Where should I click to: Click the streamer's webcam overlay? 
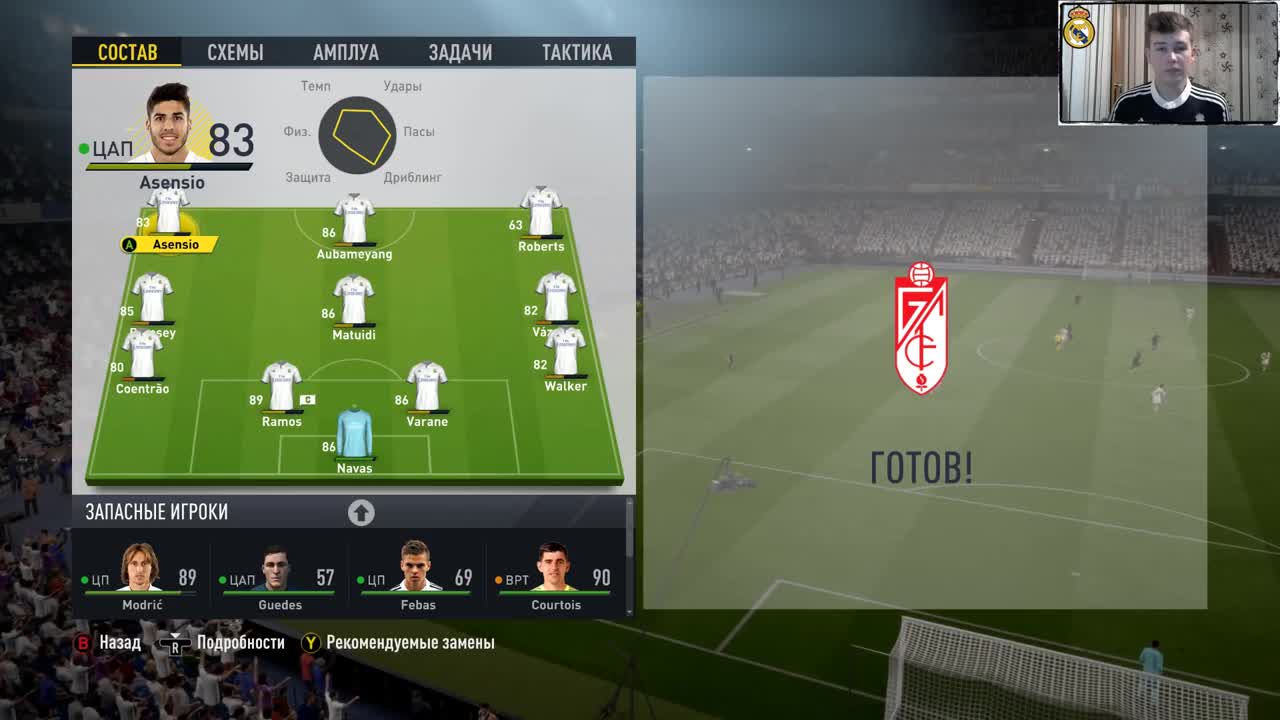(1167, 62)
